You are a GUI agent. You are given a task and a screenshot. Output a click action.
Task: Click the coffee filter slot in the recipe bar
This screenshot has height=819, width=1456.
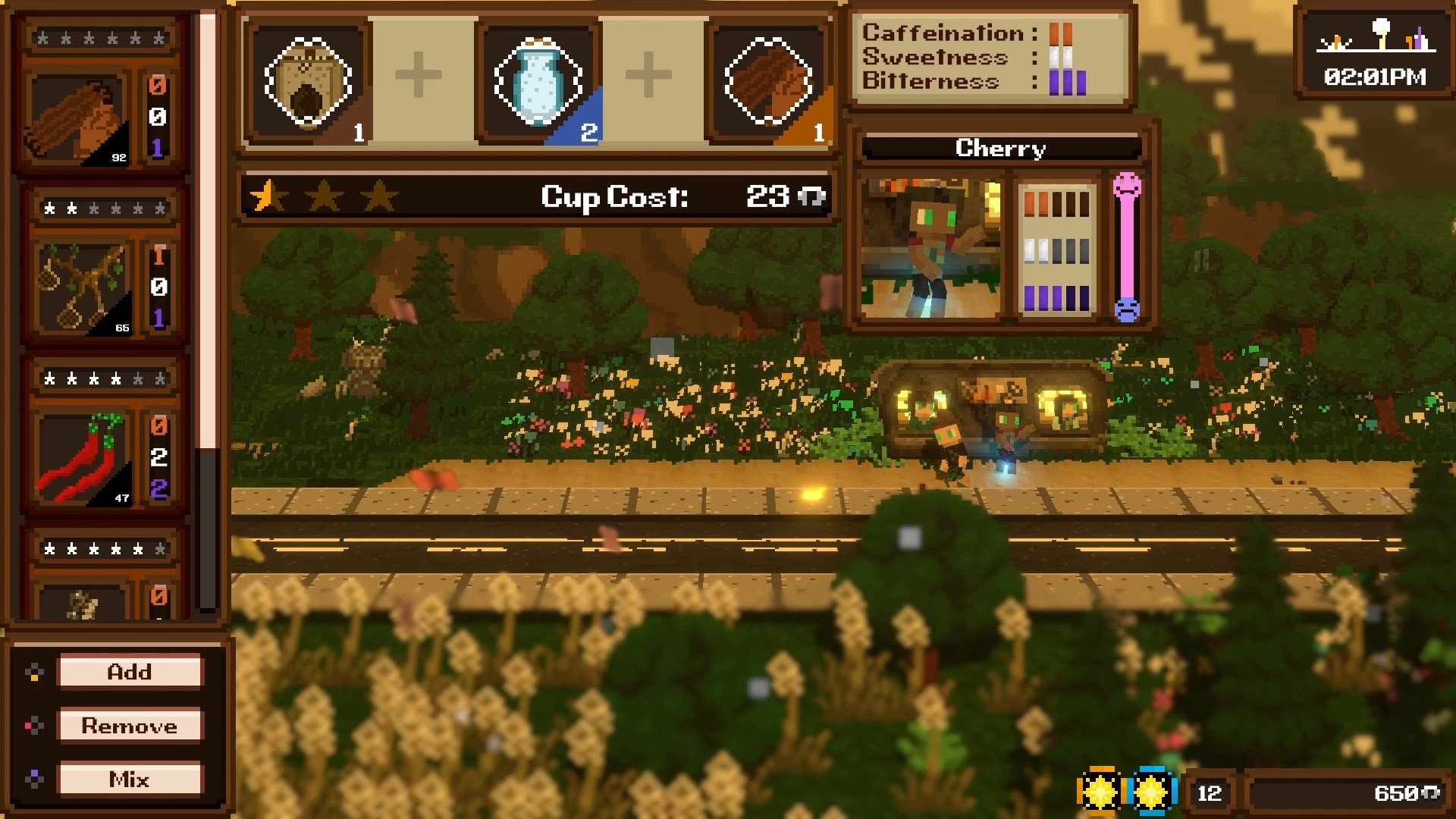308,80
